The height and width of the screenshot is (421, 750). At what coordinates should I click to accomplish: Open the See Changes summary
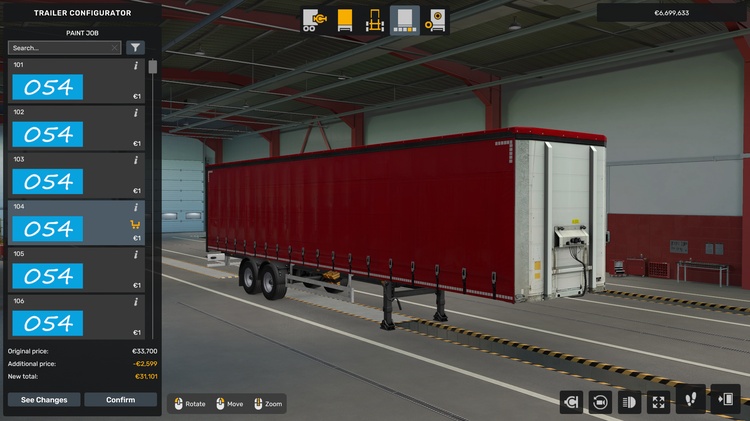(x=44, y=400)
